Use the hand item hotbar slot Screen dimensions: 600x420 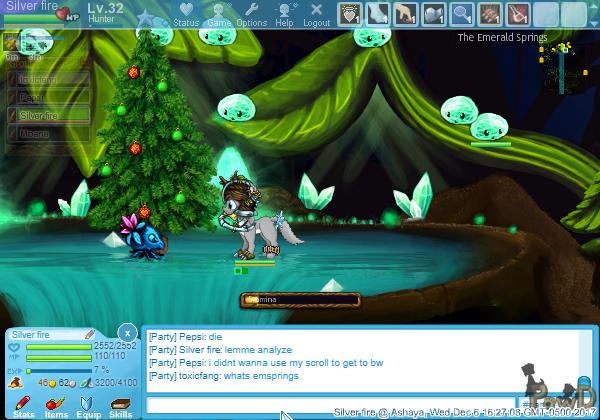click(406, 14)
